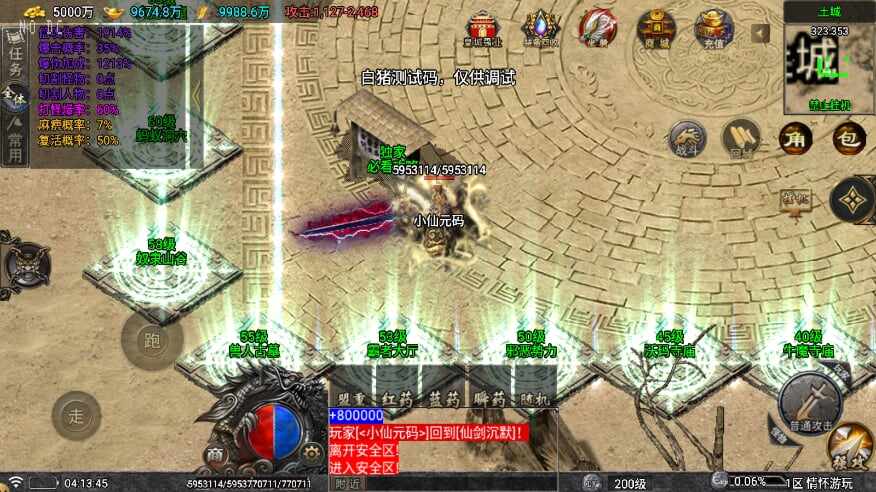Collapse the top icon row arrow
This screenshot has height=492, width=876.
(761, 33)
